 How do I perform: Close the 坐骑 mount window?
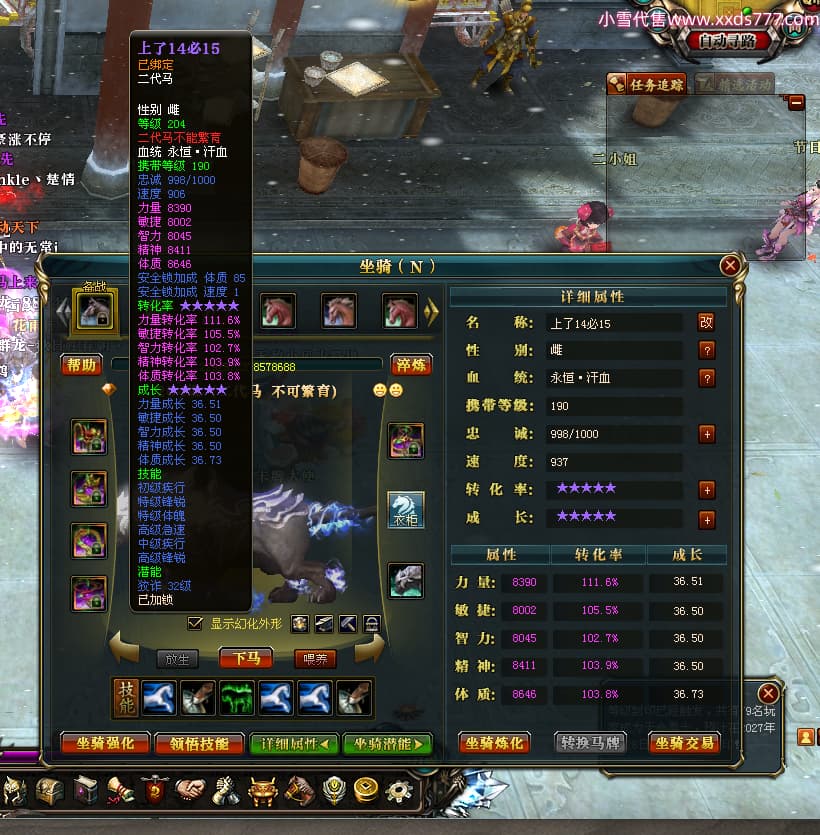click(730, 265)
